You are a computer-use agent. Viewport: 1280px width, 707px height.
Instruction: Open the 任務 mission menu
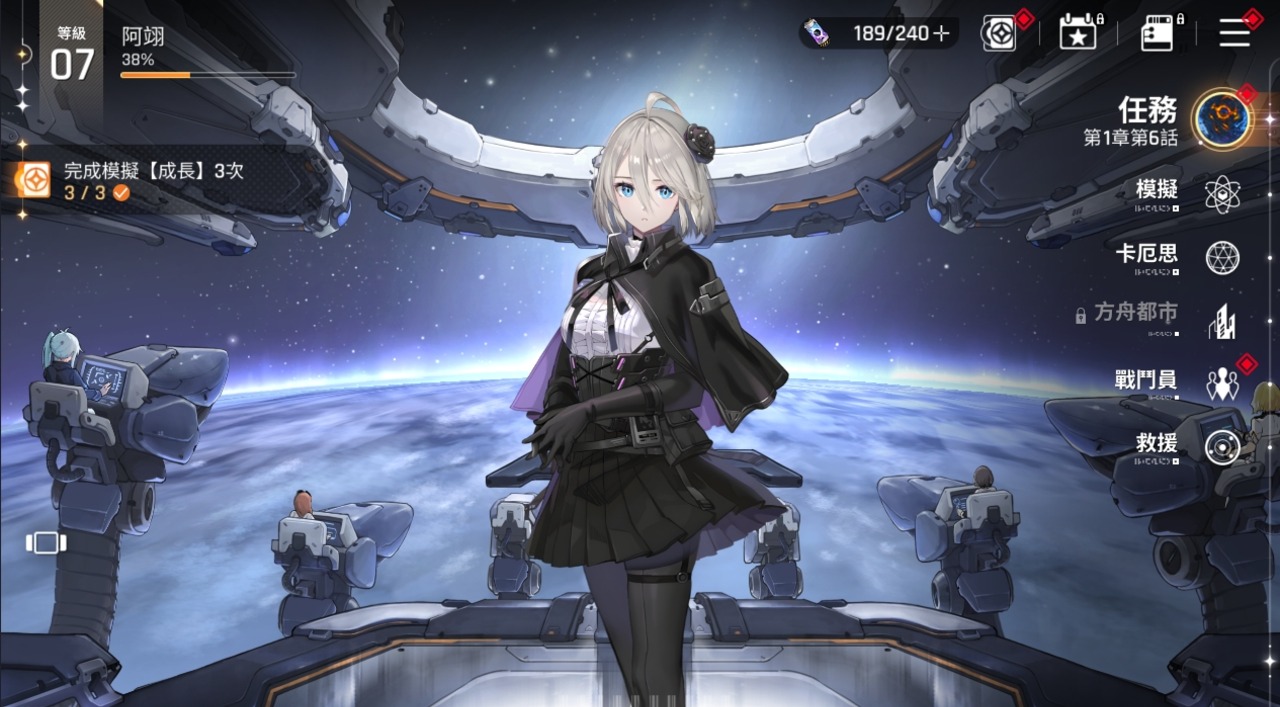point(1220,119)
